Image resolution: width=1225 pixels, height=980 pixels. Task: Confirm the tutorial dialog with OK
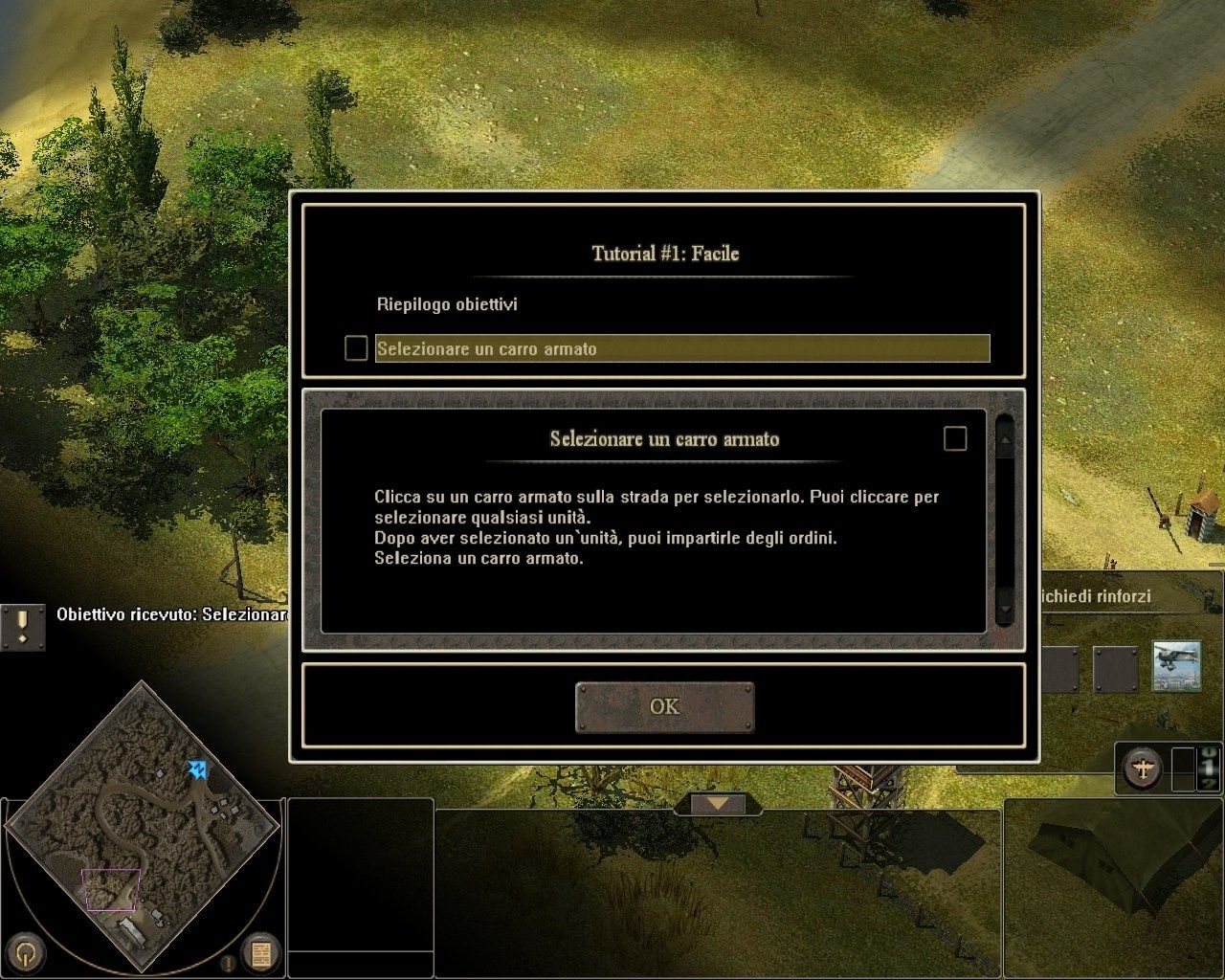(664, 707)
